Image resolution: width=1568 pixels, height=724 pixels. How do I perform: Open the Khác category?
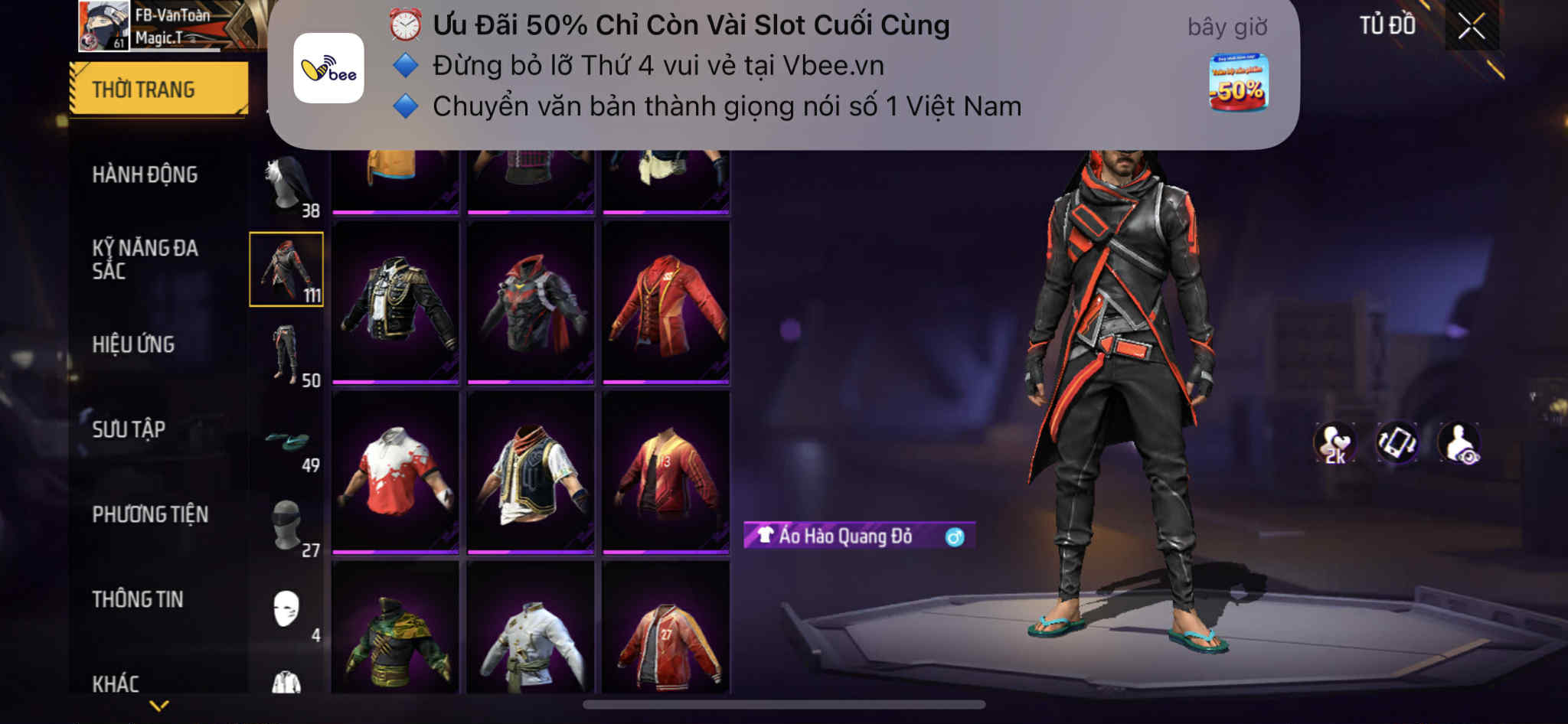tap(116, 683)
